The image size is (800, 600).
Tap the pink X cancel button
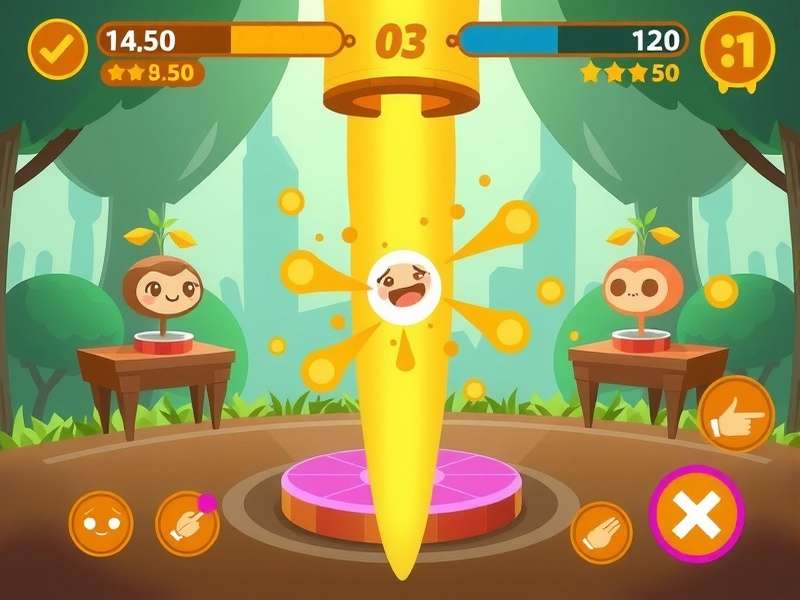coord(696,515)
